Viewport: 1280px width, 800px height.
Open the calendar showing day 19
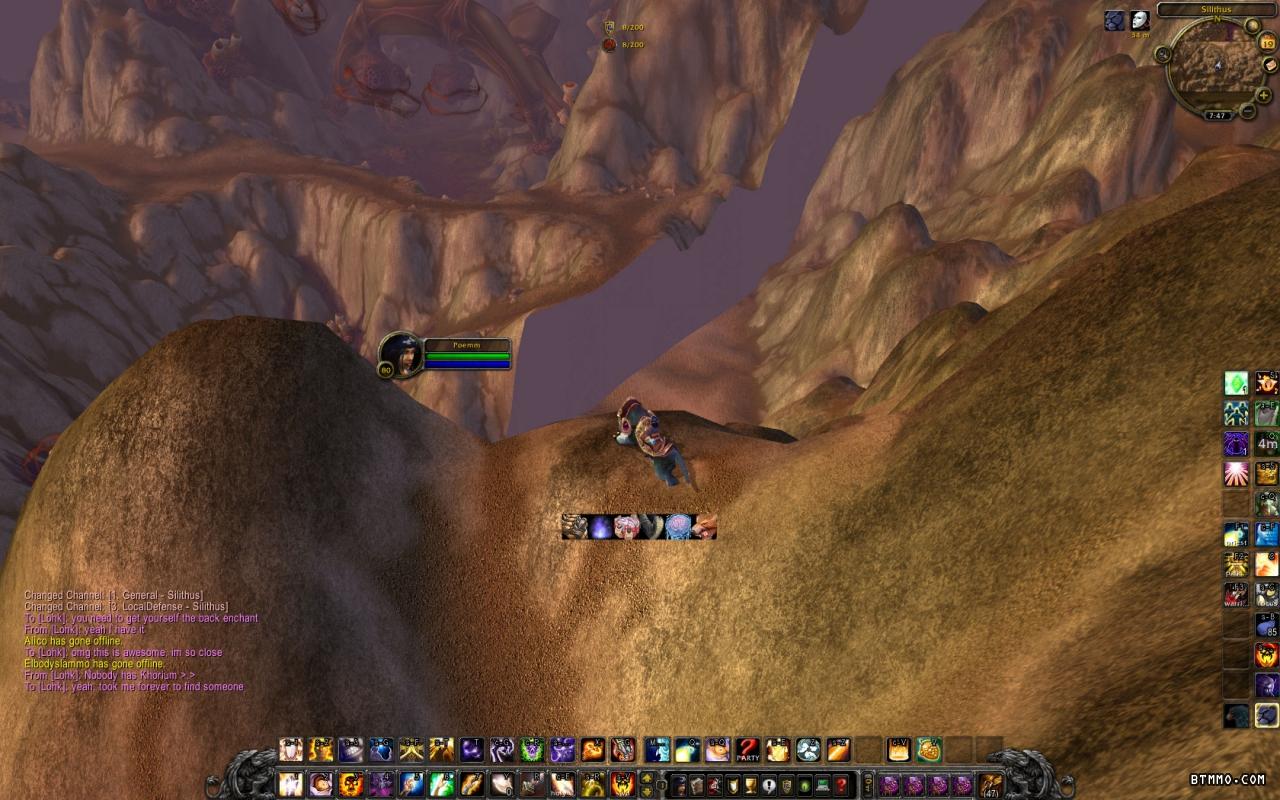(1266, 44)
